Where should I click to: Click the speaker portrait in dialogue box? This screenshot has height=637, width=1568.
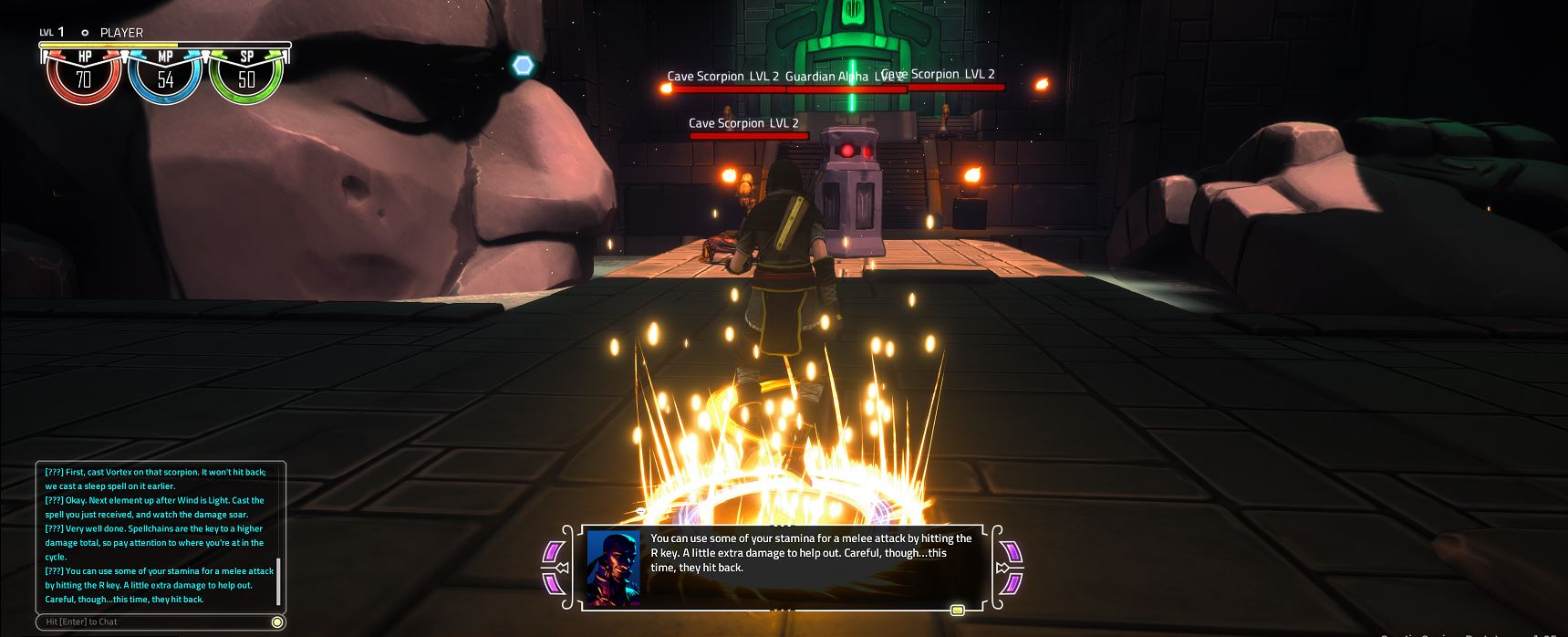[x=613, y=568]
